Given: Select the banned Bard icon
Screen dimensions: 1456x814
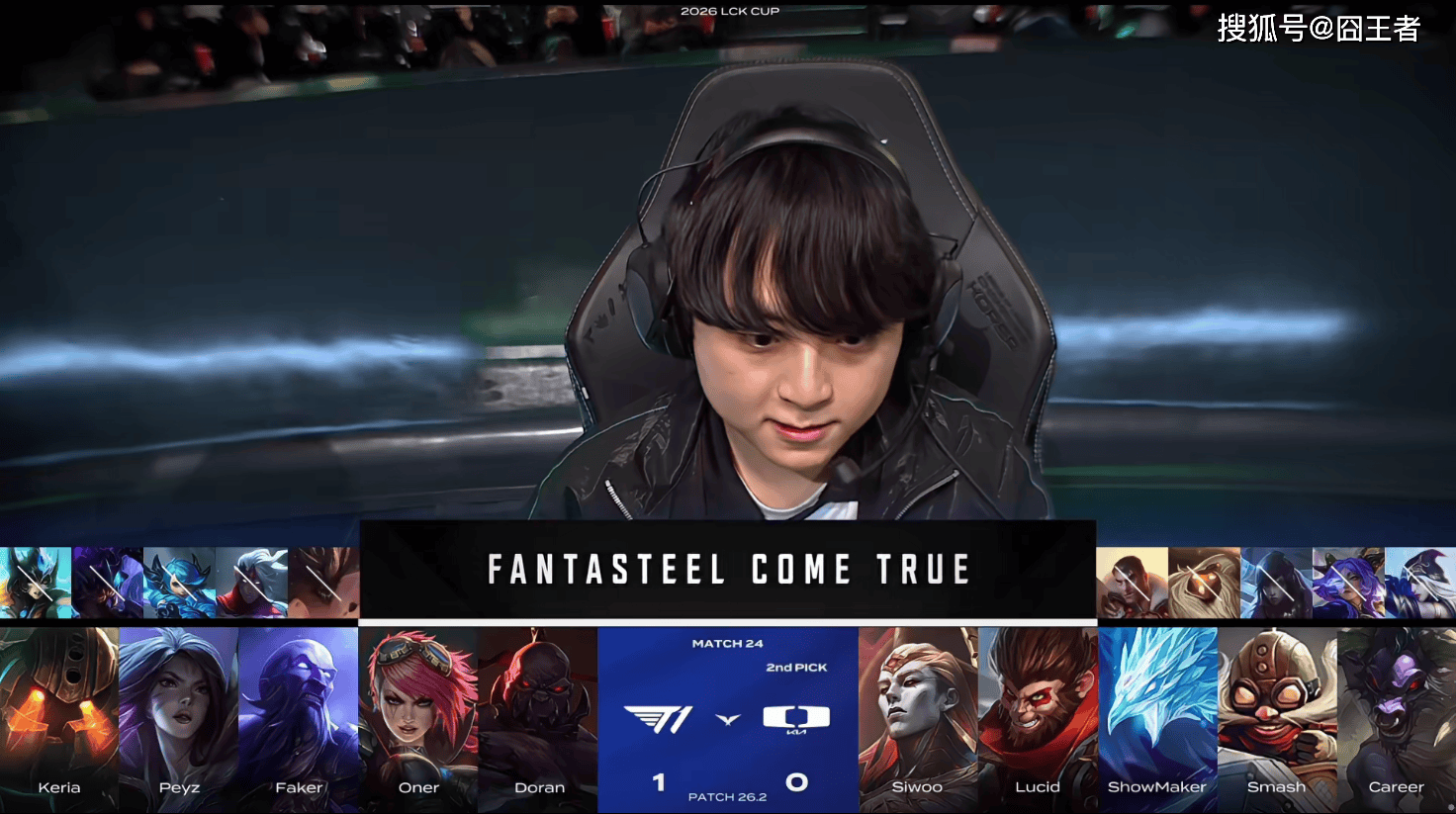Looking at the screenshot, I should (1204, 583).
